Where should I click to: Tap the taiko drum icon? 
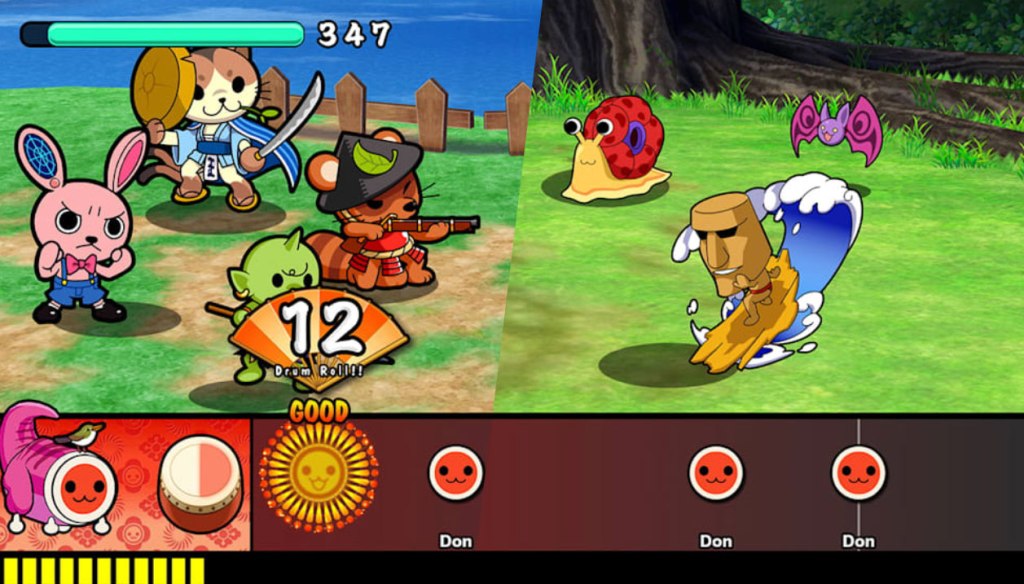tap(200, 482)
